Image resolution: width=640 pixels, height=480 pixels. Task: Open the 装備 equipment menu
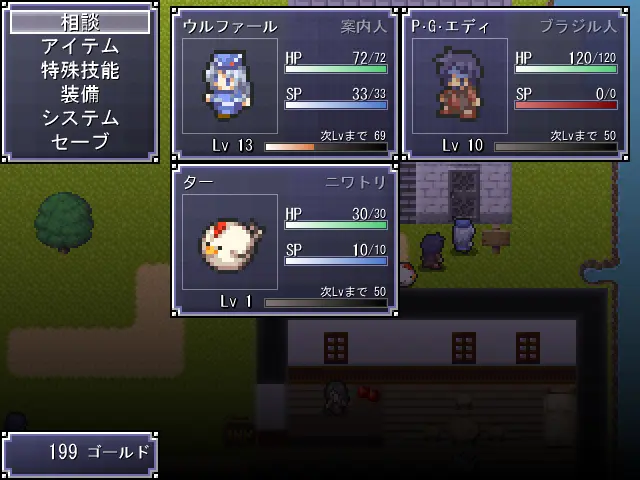[x=80, y=94]
